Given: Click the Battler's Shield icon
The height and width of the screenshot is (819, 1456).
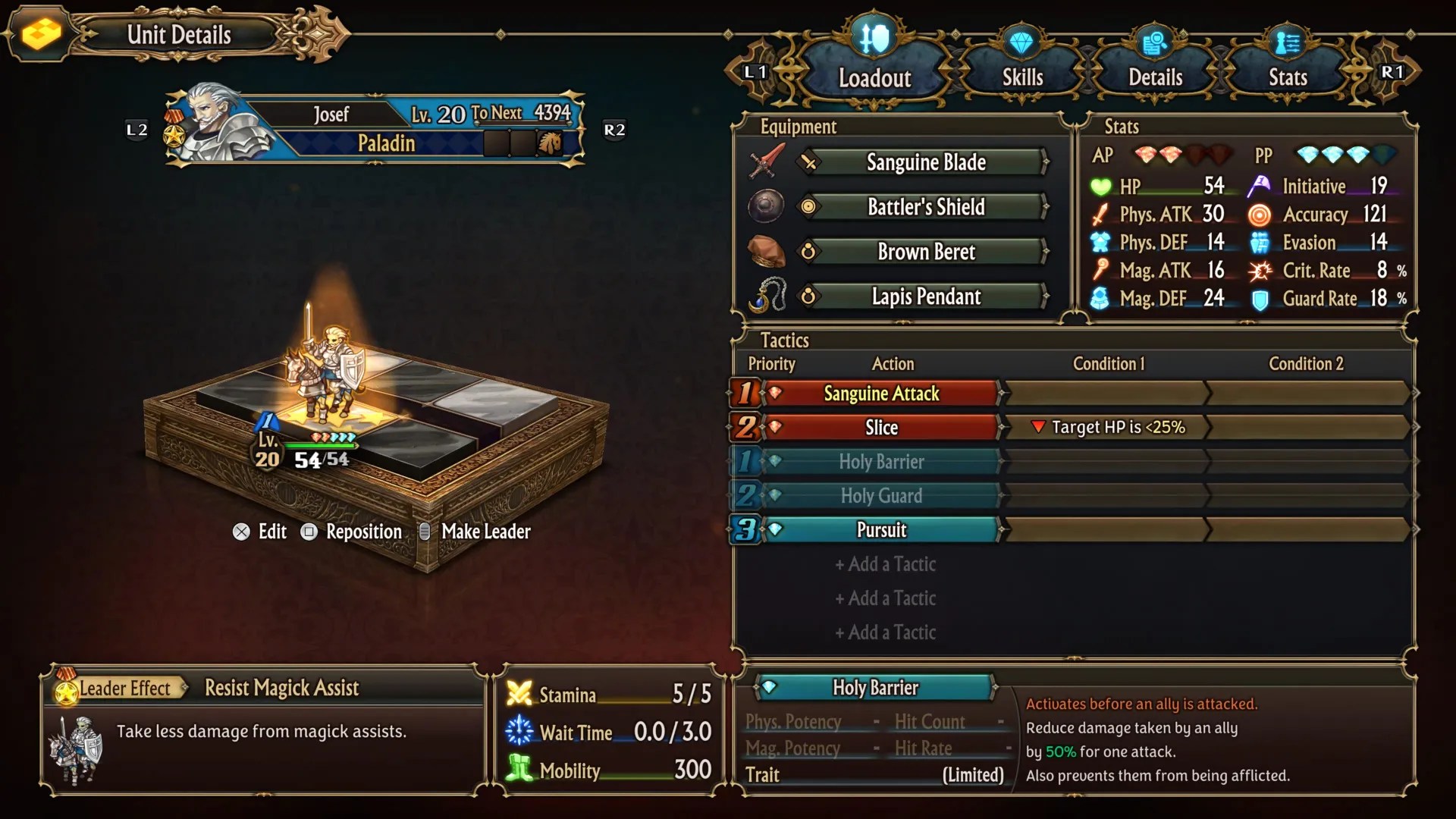Looking at the screenshot, I should point(765,206).
